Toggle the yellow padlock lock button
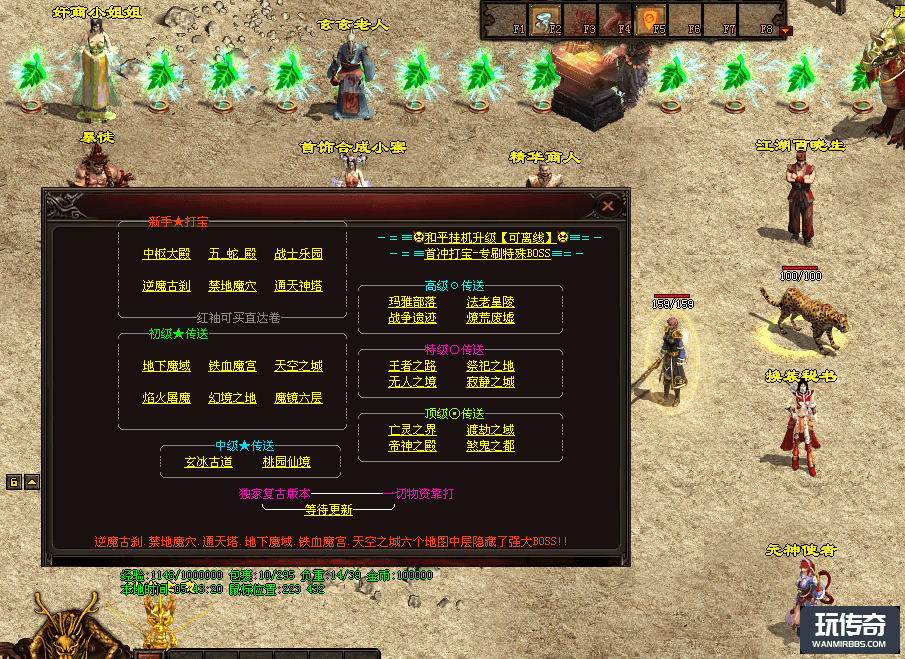Screen dimensions: 905x659 tap(14, 482)
